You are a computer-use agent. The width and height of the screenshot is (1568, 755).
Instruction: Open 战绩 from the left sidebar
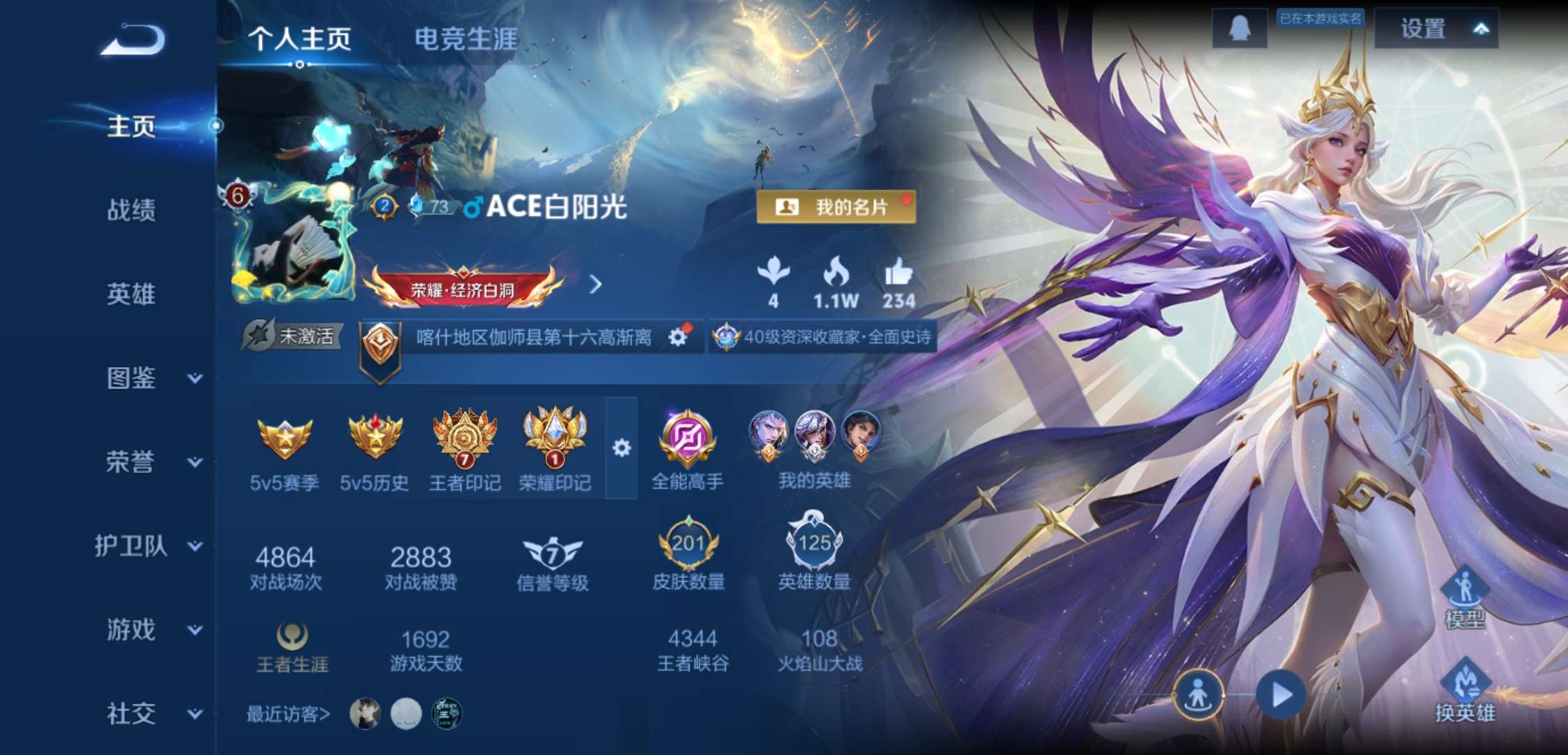(x=130, y=211)
